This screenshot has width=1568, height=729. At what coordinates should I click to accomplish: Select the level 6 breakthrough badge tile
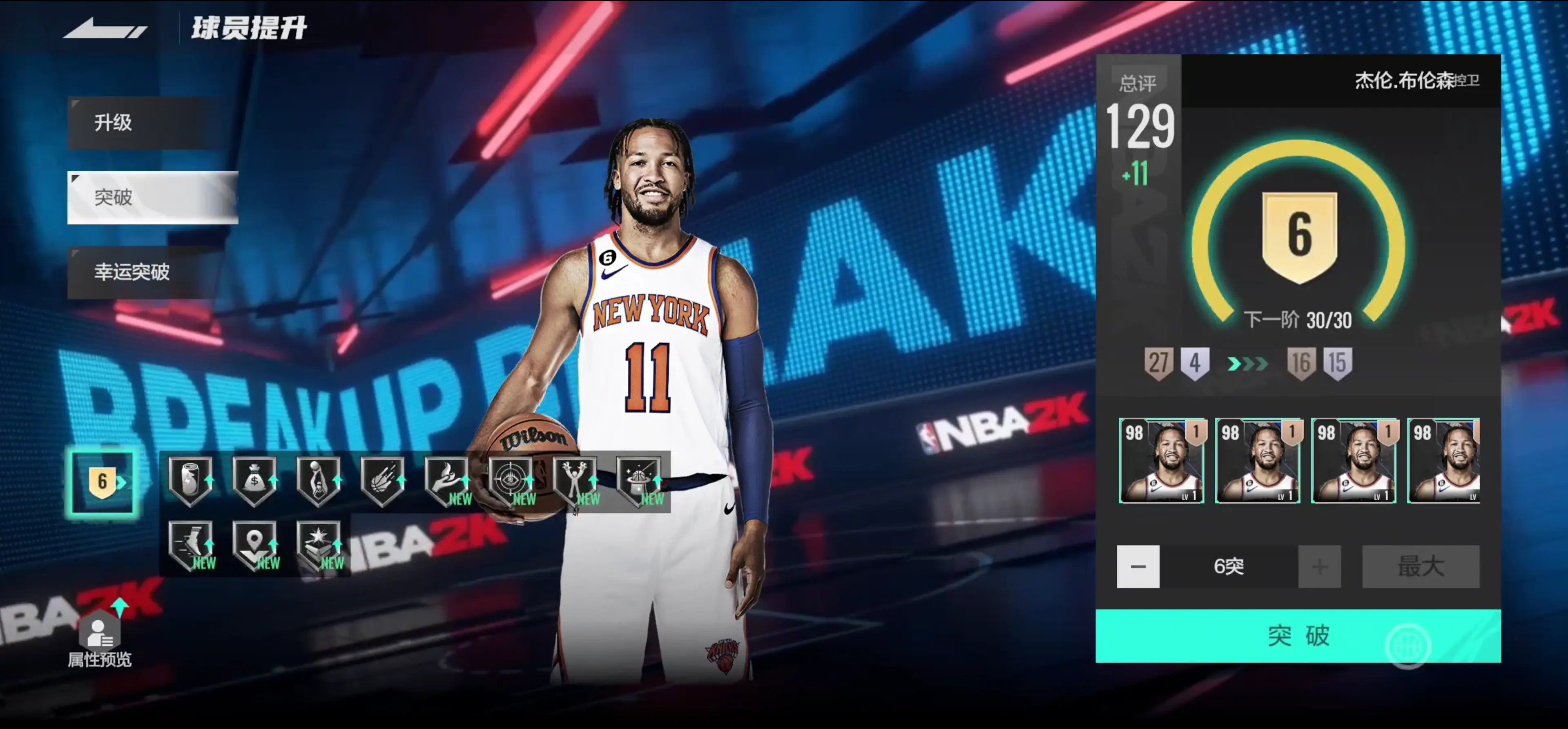pyautogui.click(x=102, y=482)
